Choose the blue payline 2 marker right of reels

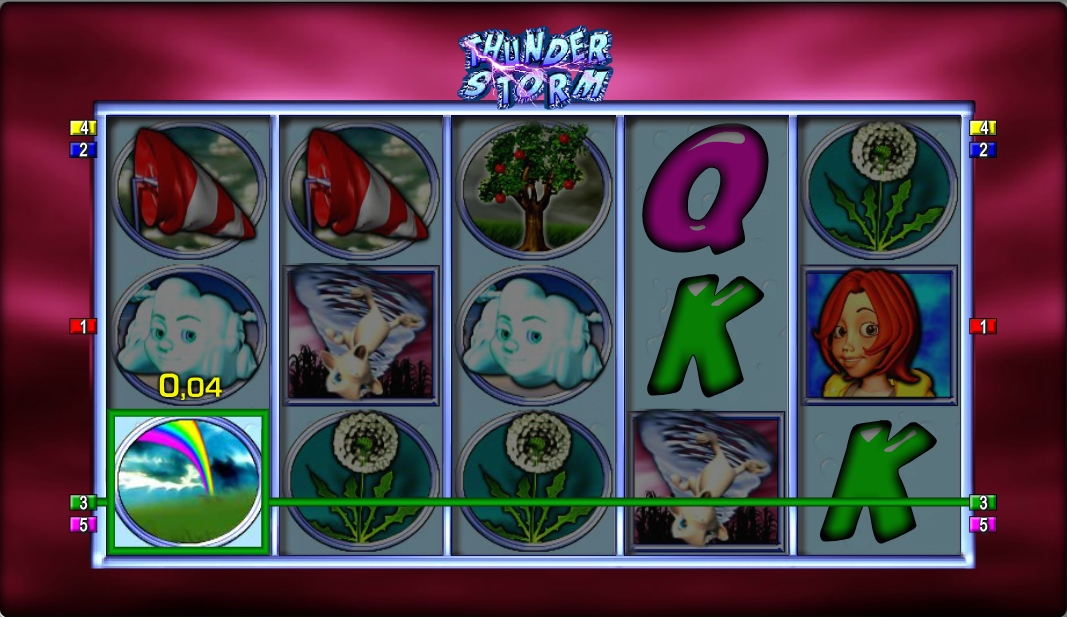point(983,150)
